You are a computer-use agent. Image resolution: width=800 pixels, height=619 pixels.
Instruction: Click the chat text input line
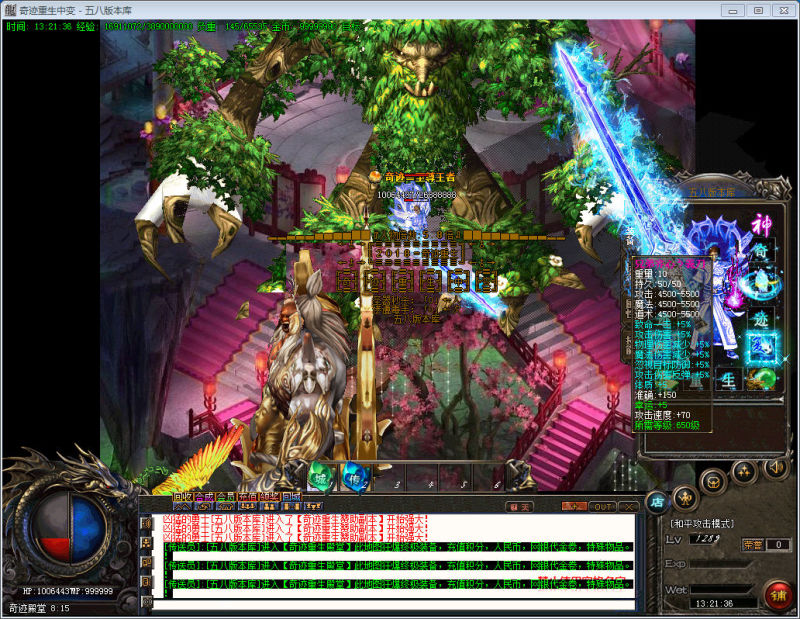pos(390,604)
